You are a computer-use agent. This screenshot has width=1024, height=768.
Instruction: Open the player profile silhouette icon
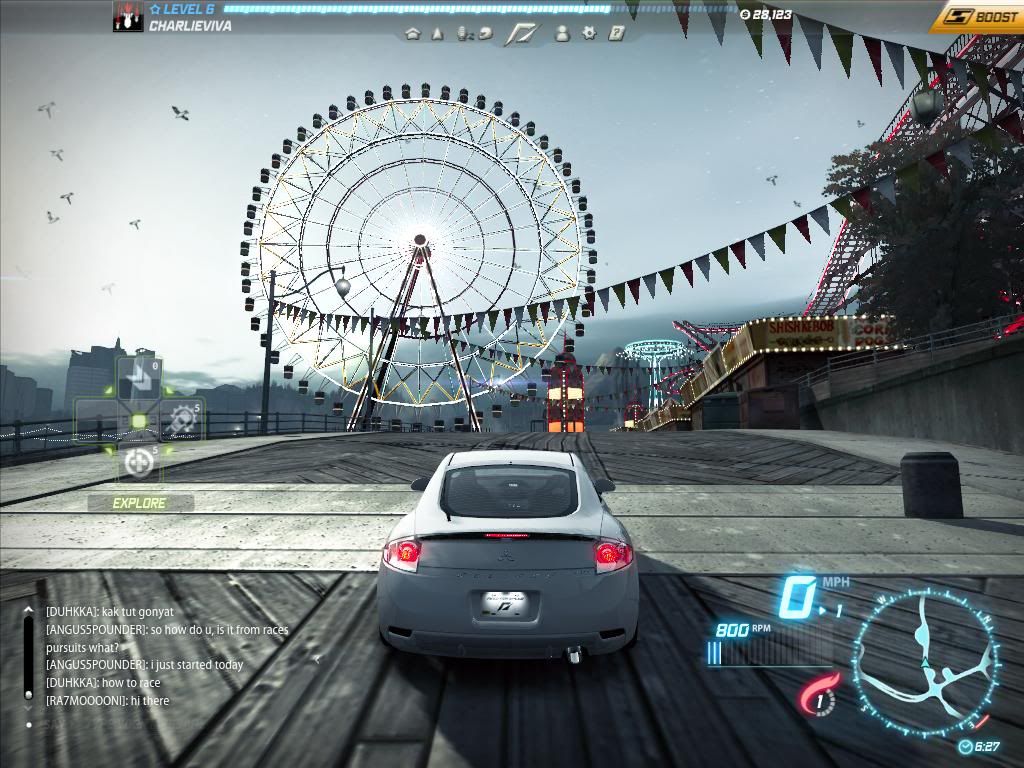pos(562,33)
